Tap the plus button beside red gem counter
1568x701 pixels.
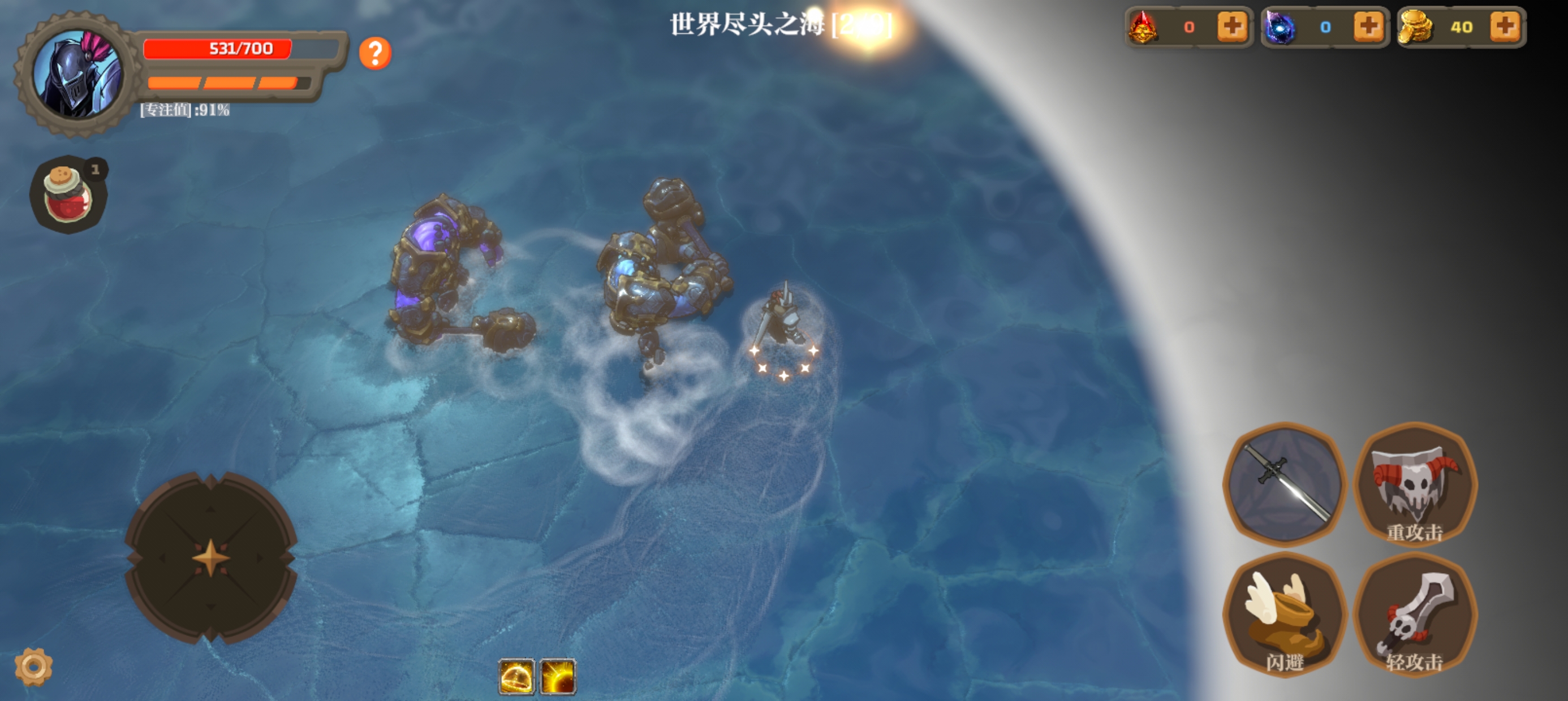pos(1233,27)
